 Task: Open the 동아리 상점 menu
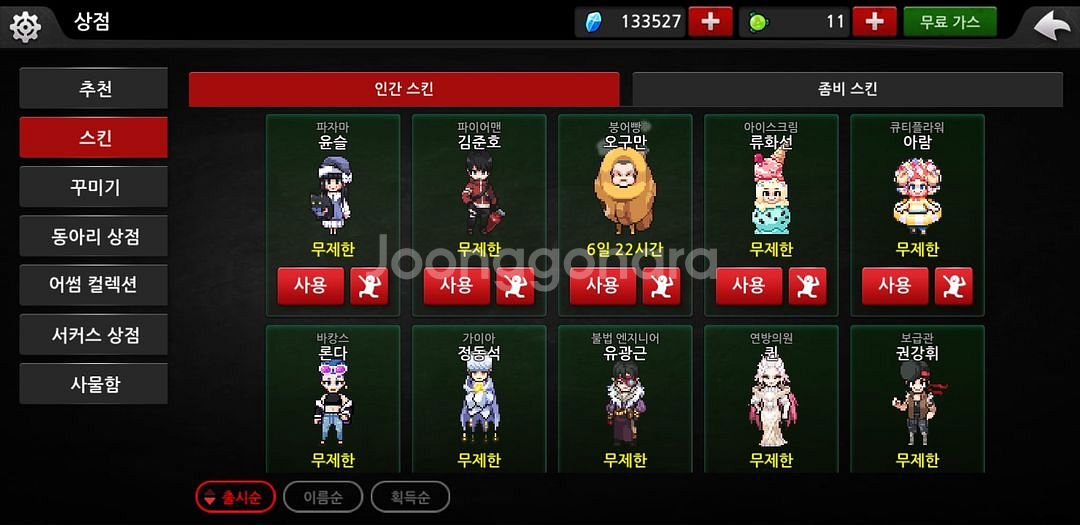(x=94, y=236)
